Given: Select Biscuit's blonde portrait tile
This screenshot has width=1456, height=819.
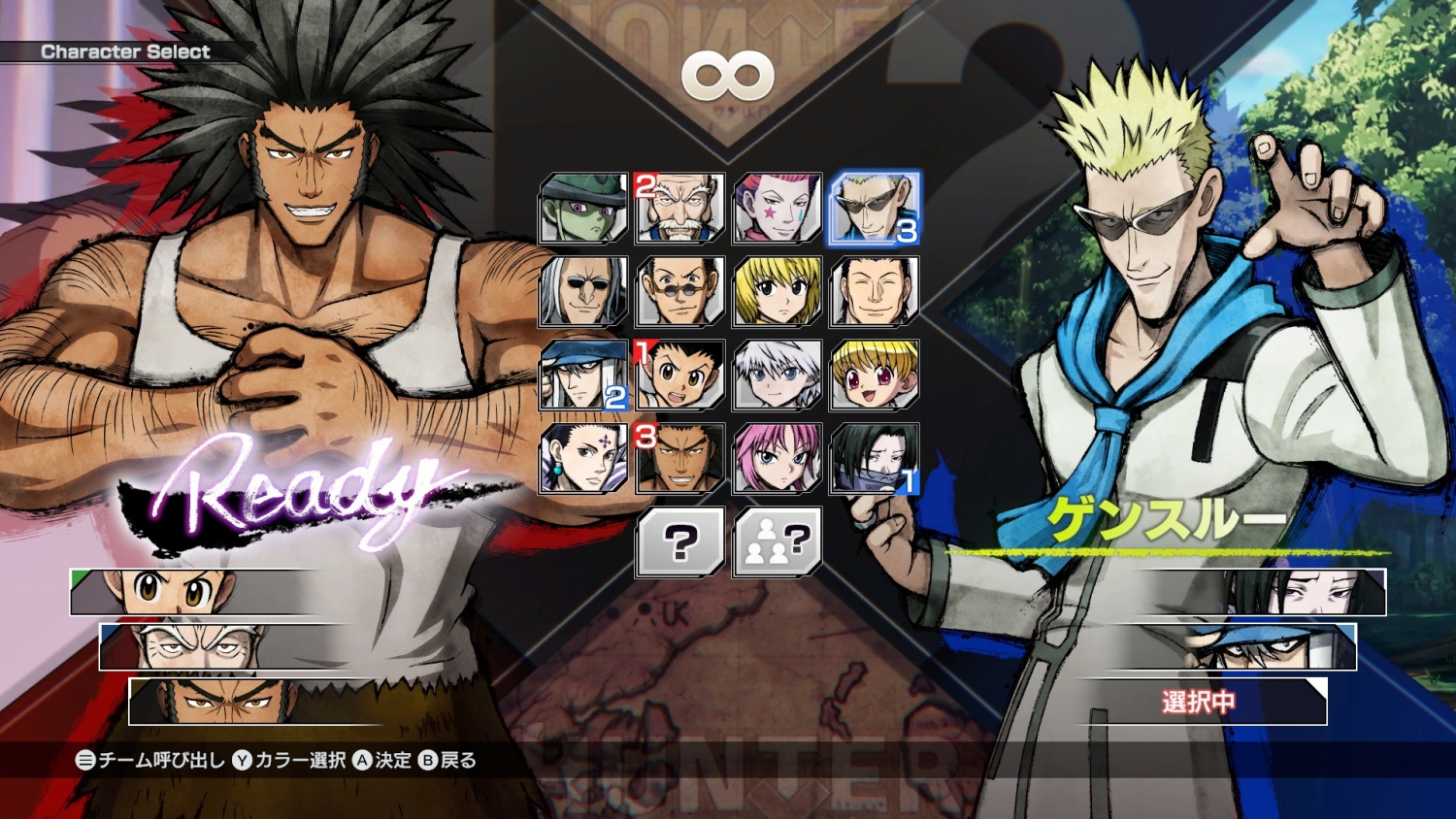Looking at the screenshot, I should [x=874, y=375].
